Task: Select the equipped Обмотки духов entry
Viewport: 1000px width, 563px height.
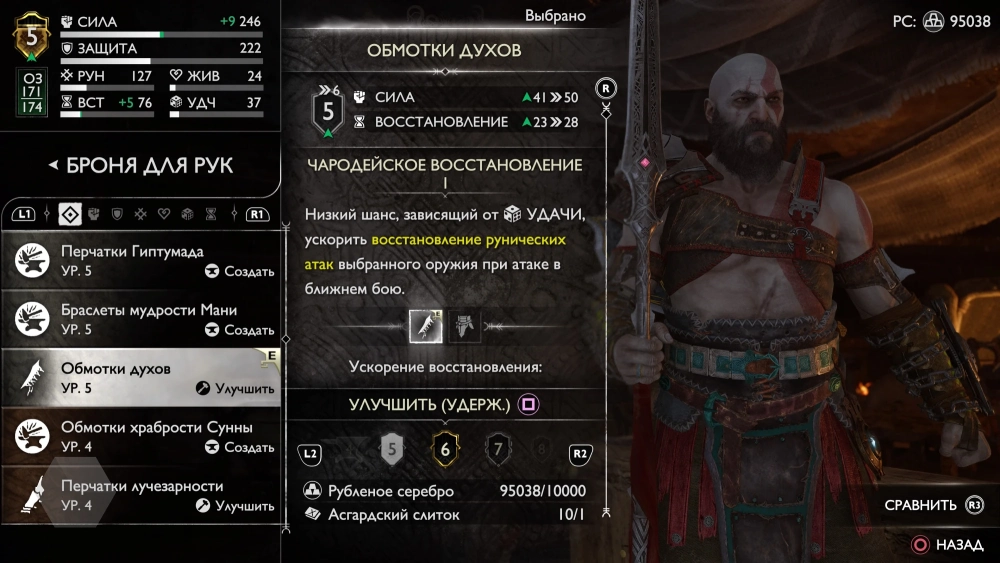Action: point(140,377)
